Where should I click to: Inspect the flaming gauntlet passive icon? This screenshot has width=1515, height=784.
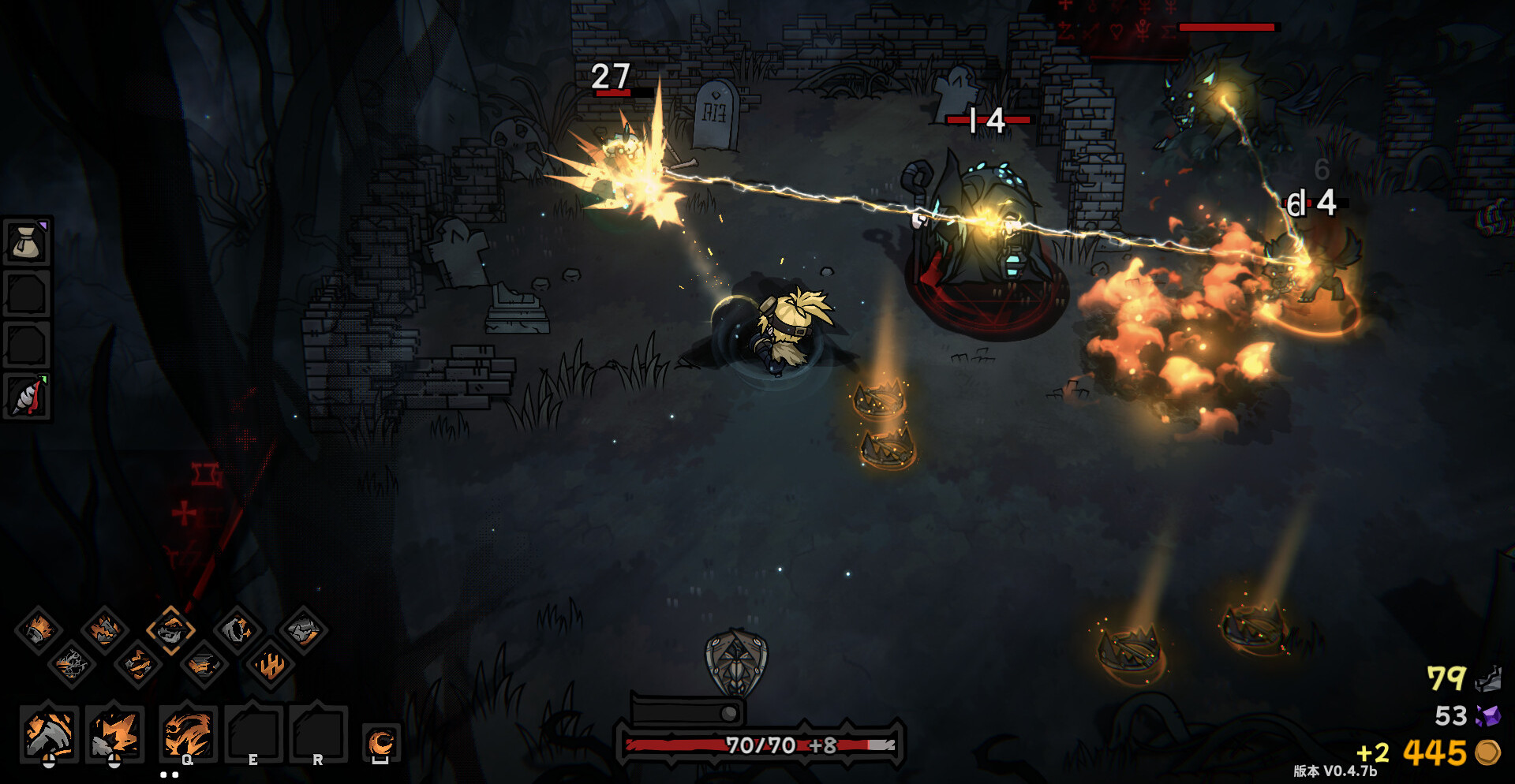tap(38, 629)
